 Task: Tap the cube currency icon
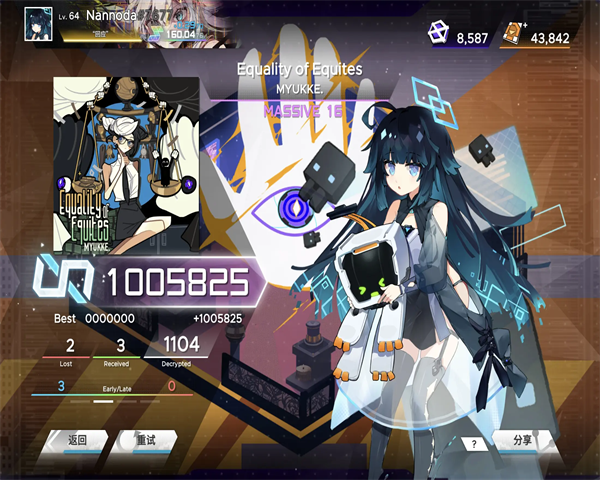coord(440,35)
